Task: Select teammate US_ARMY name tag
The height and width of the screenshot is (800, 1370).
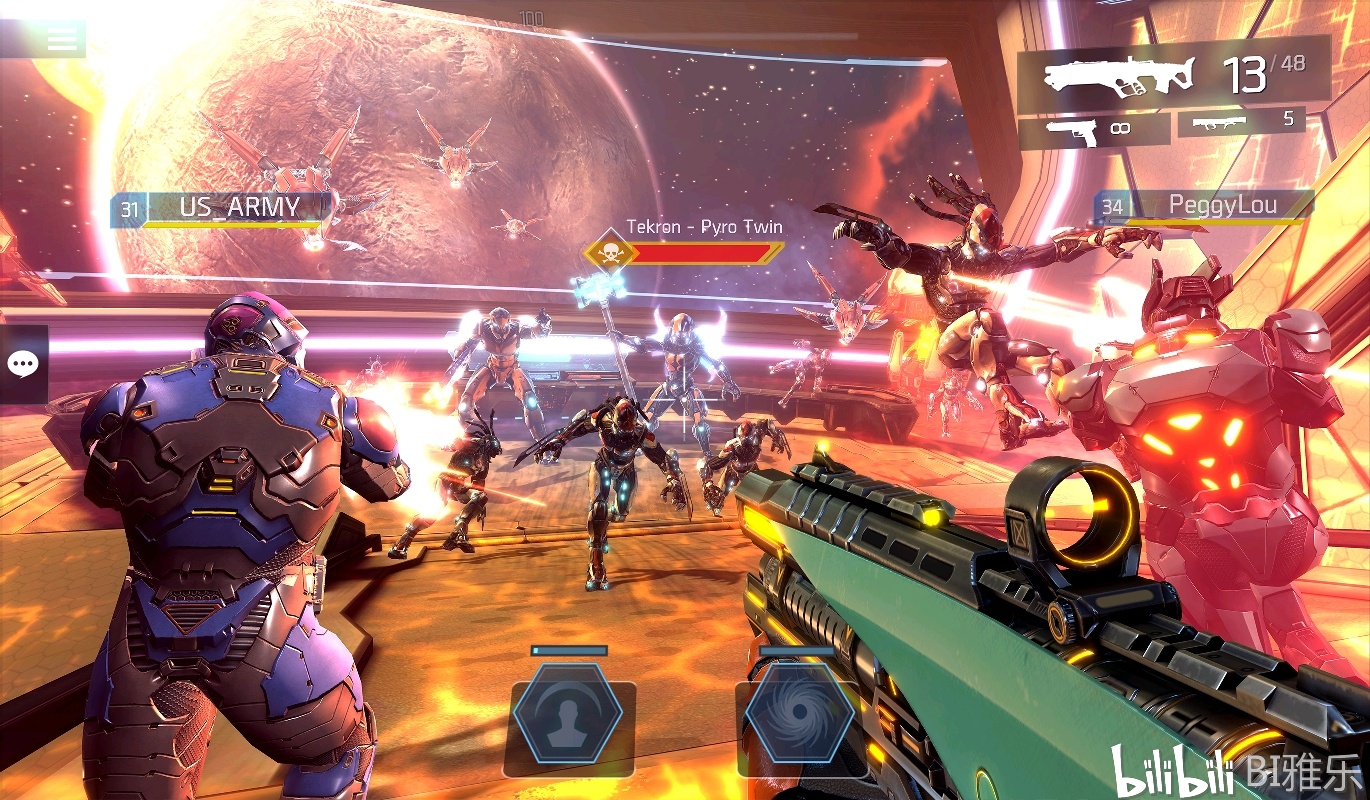Action: click(222, 208)
